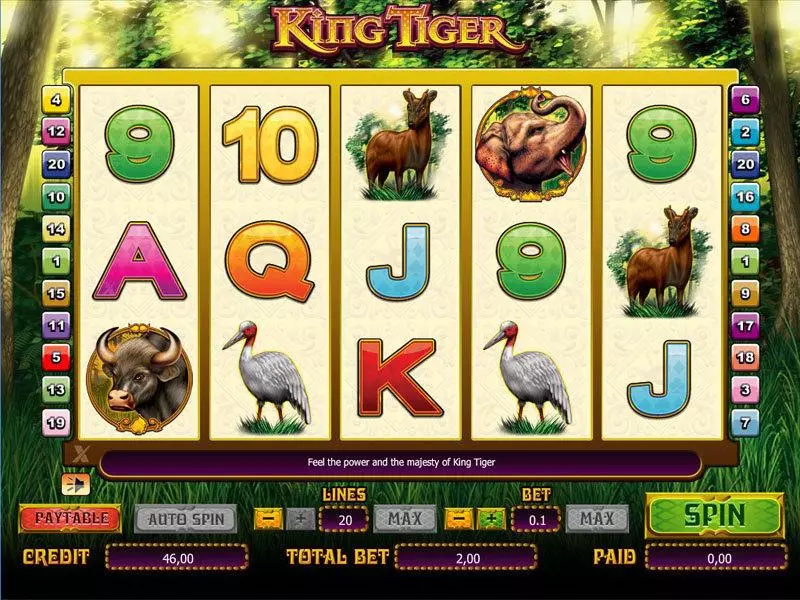Click payline marker 19

56,422
